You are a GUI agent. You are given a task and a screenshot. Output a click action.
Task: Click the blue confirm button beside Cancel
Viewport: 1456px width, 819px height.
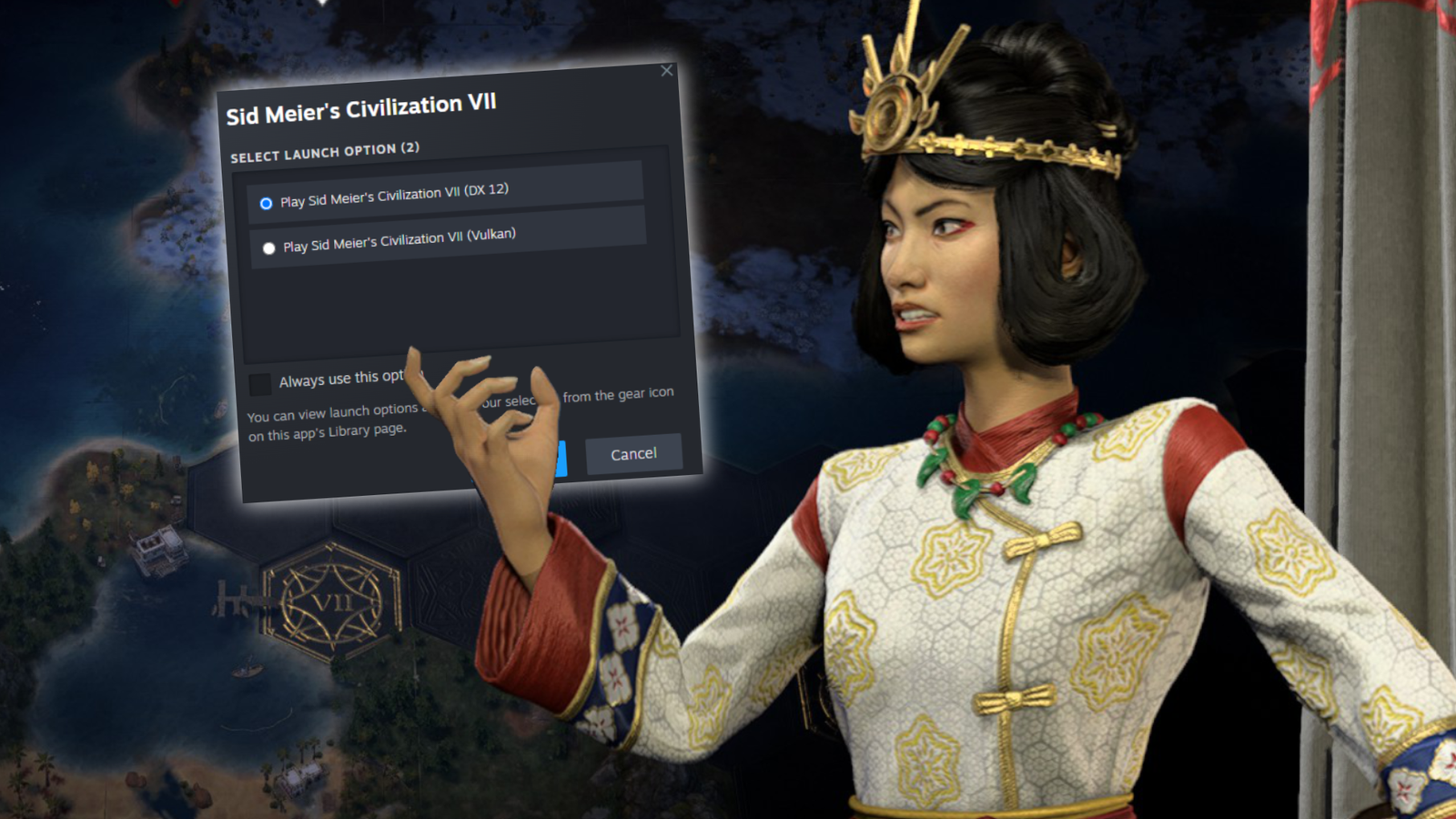click(x=564, y=460)
